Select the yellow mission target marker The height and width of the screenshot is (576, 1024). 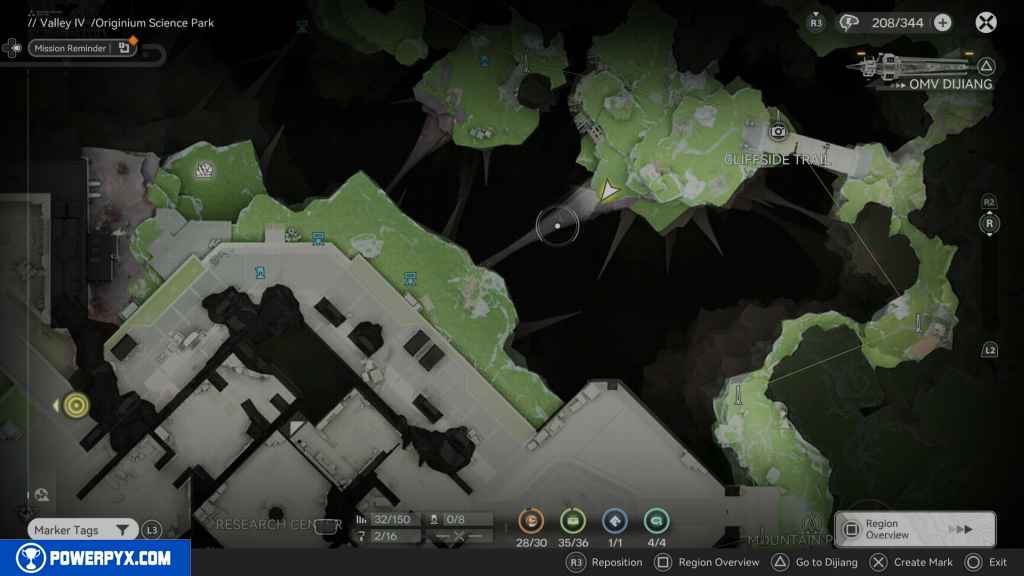coord(76,405)
